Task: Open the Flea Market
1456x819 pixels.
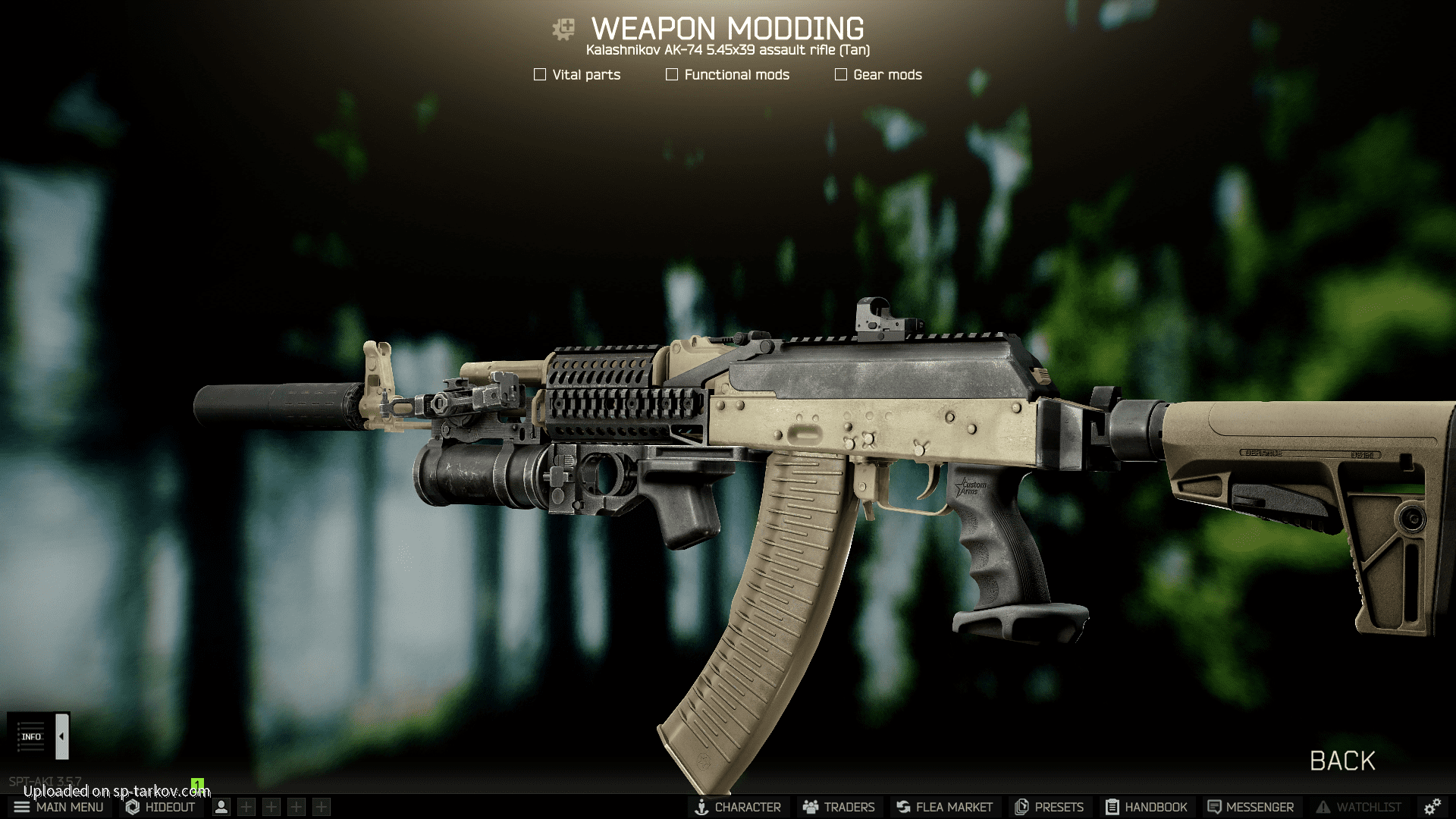Action: pos(944,807)
